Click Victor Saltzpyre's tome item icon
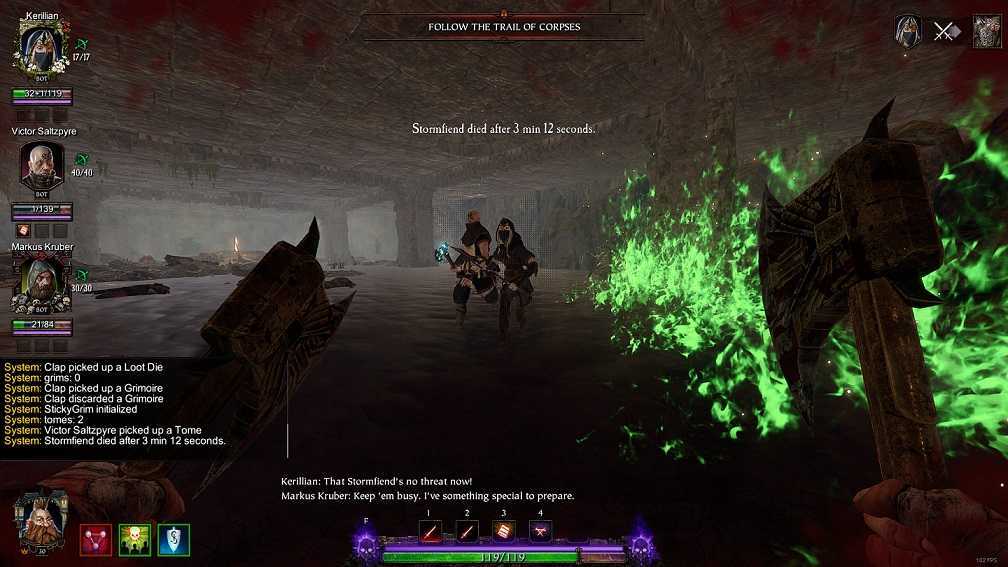 coord(22,231)
